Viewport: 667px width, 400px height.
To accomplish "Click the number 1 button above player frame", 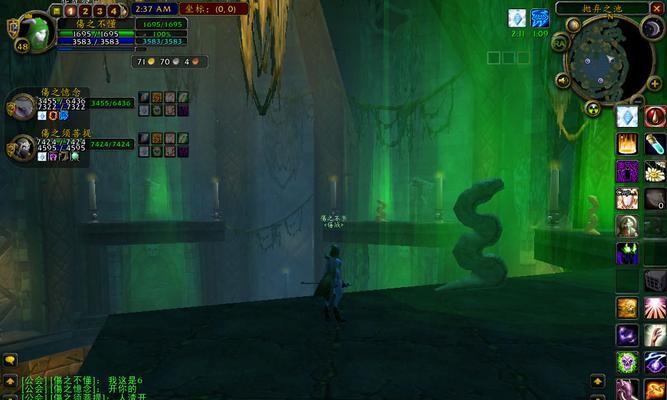I will pyautogui.click(x=71, y=10).
